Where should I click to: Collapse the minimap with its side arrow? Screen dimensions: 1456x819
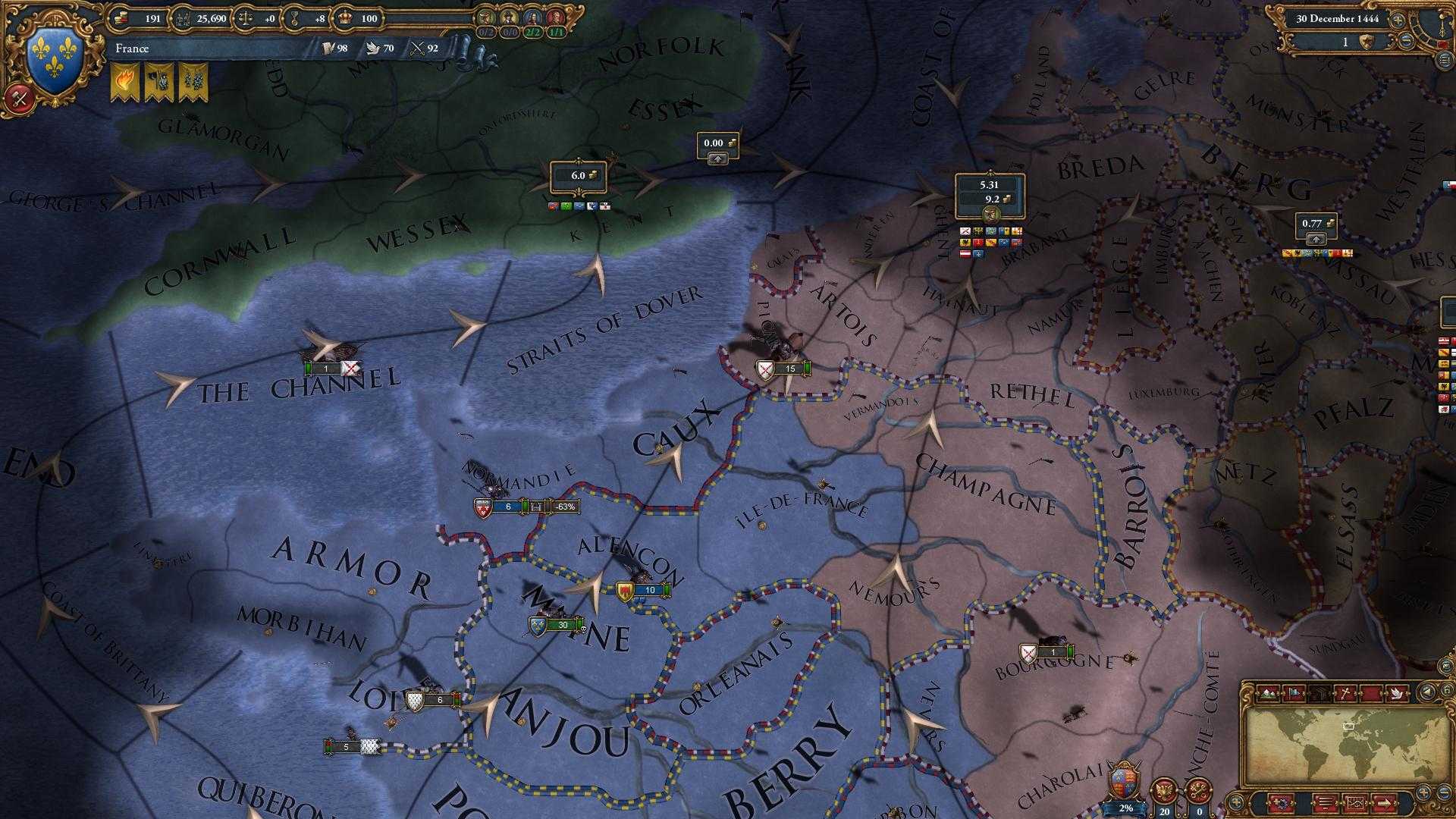tap(1426, 692)
